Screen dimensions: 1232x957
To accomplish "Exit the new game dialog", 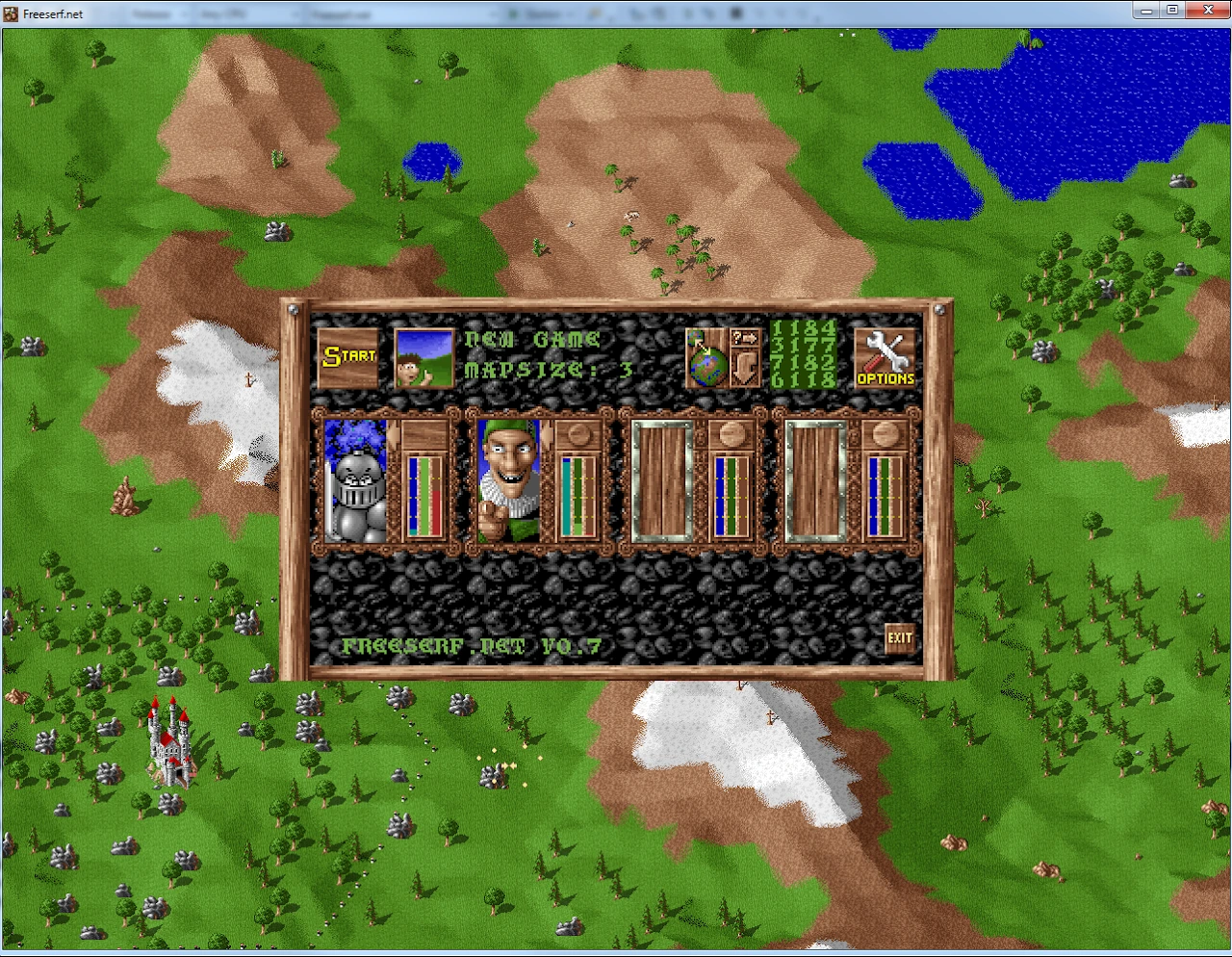I will pos(900,637).
